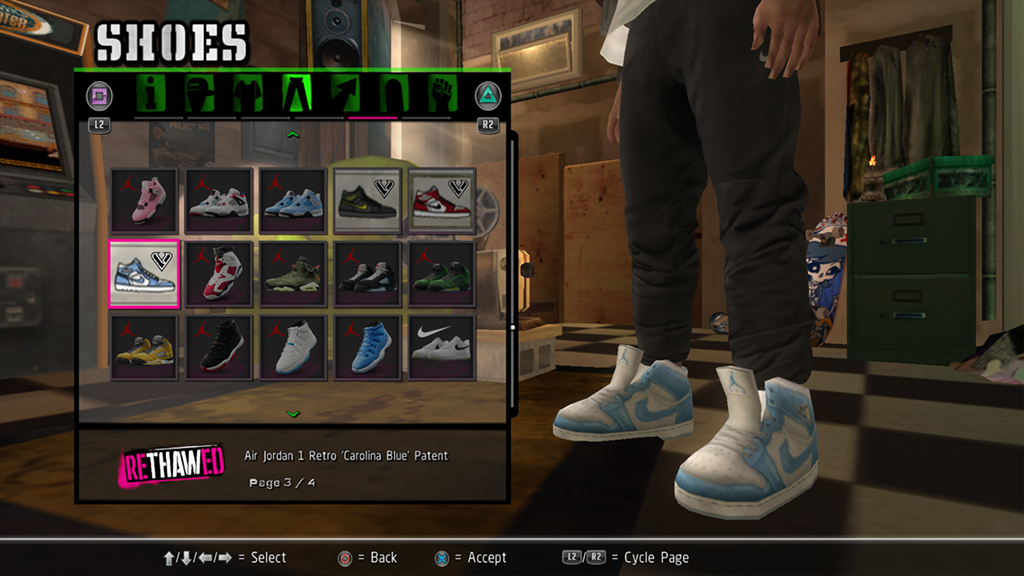Open the pants category tab
The width and height of the screenshot is (1024, 576).
297,95
